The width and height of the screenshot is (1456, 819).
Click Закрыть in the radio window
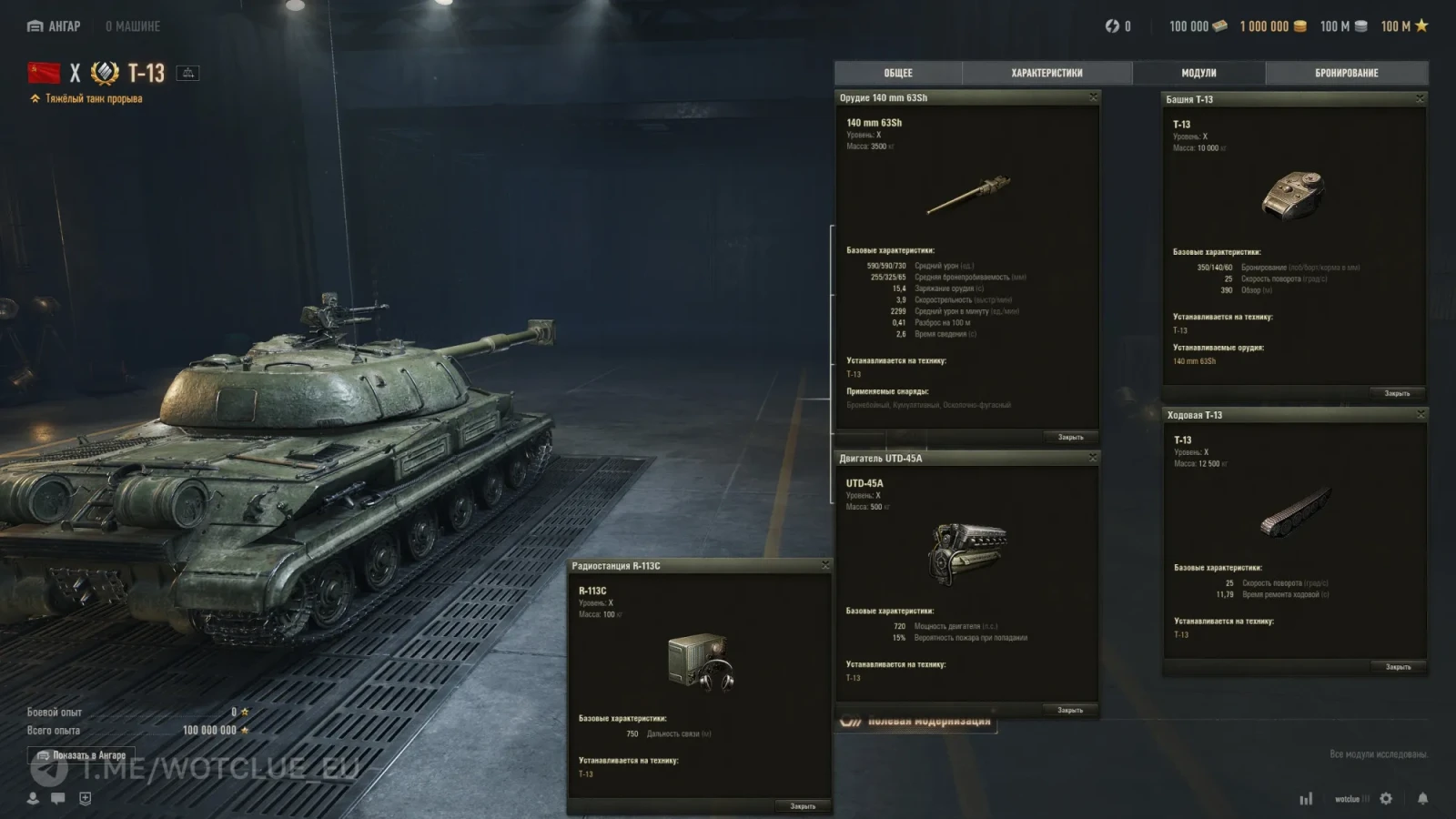(x=803, y=806)
